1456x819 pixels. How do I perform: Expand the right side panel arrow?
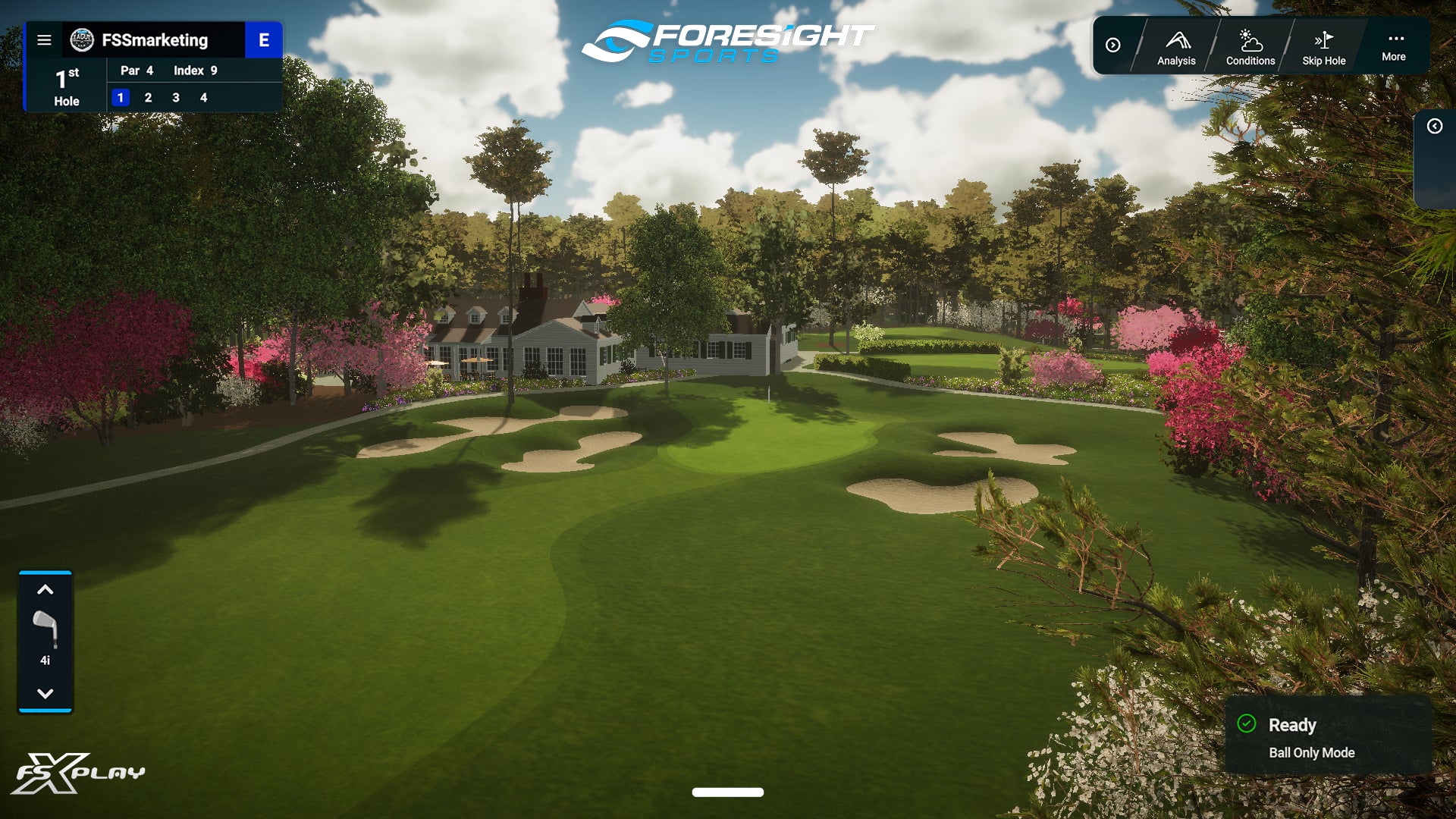click(x=1434, y=127)
